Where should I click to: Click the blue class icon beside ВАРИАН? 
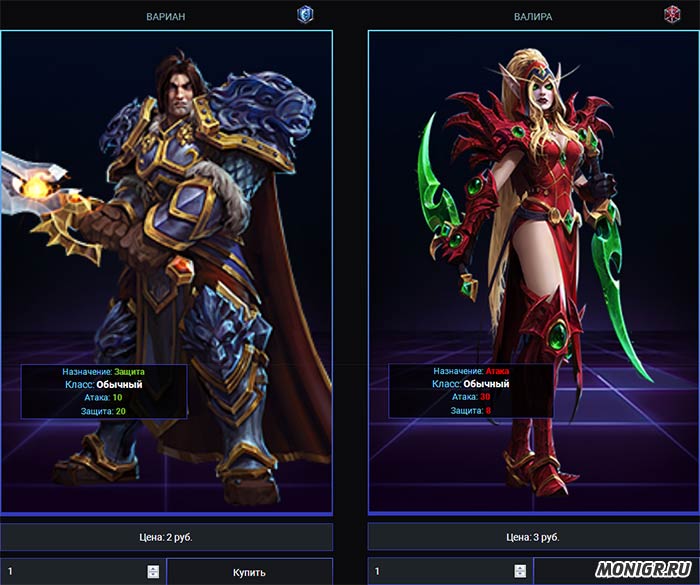pos(305,14)
